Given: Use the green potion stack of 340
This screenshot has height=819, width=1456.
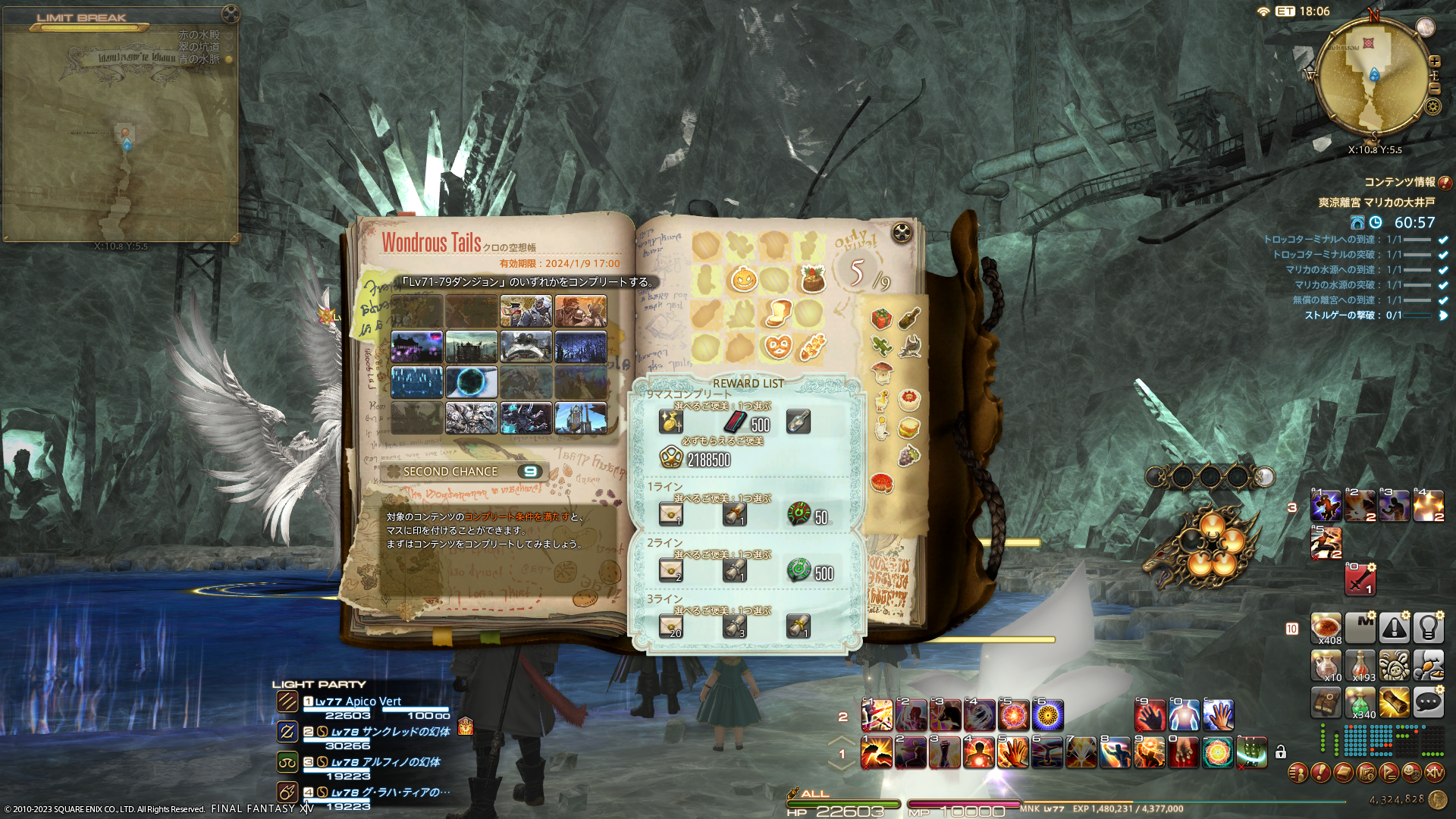Looking at the screenshot, I should click(1360, 702).
